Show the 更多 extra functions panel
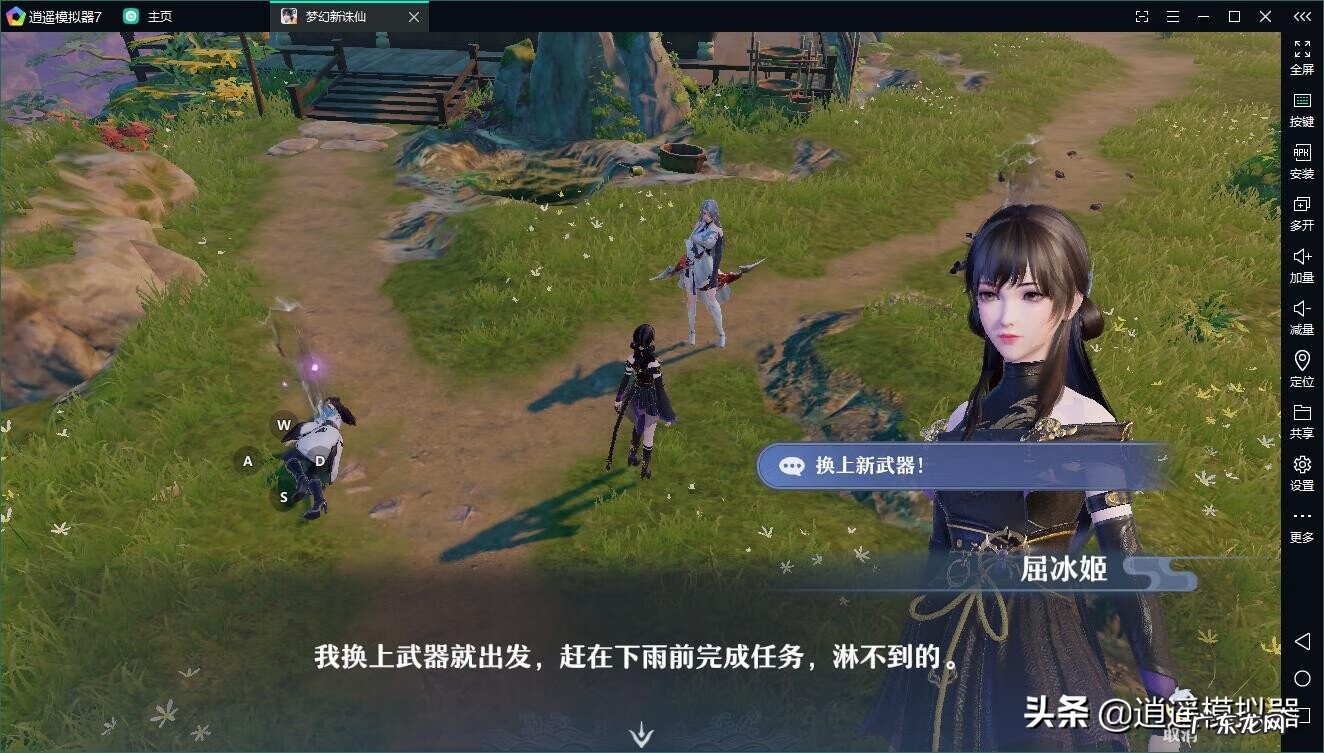The width and height of the screenshot is (1324, 753). [x=1302, y=525]
